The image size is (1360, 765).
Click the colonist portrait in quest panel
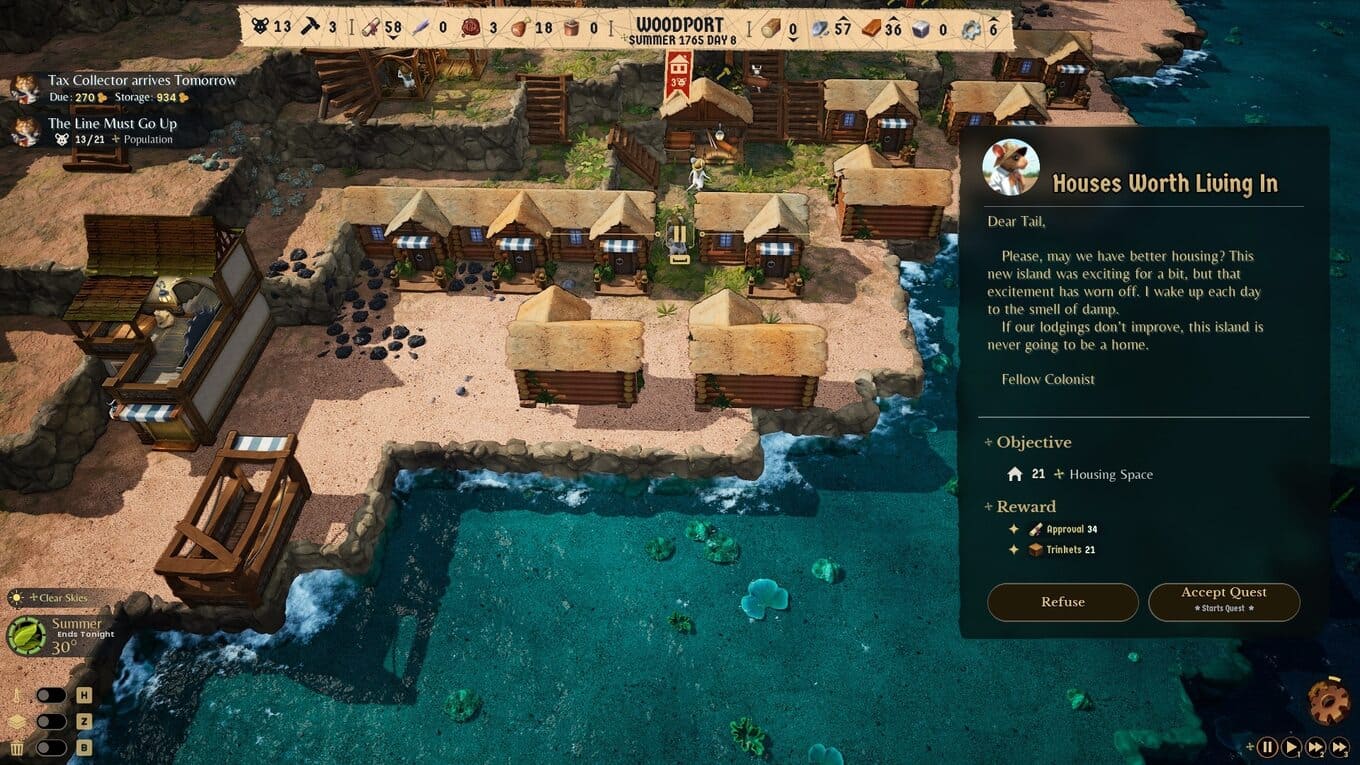pyautogui.click(x=1010, y=167)
